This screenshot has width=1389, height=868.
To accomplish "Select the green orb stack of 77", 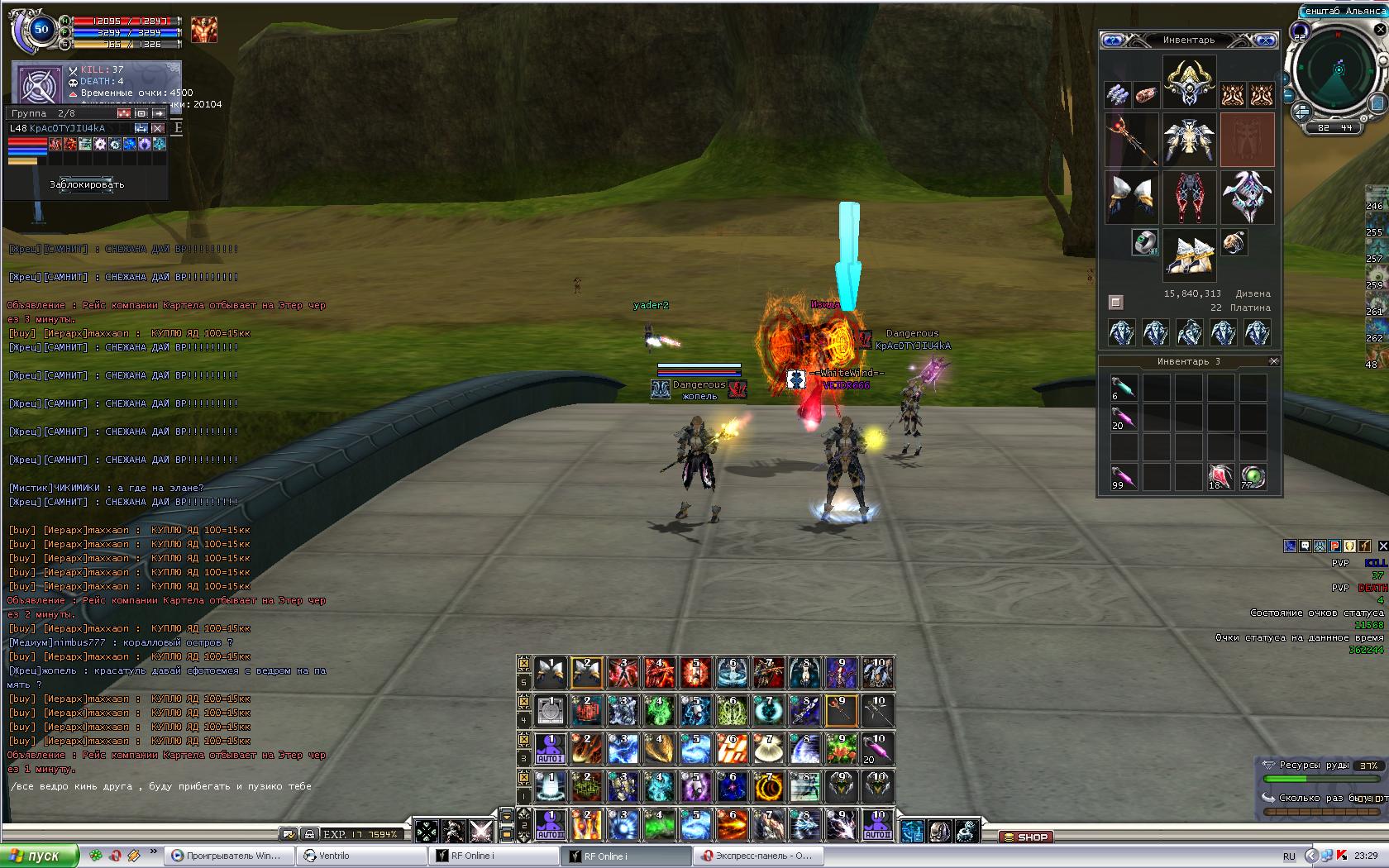I will (1253, 477).
